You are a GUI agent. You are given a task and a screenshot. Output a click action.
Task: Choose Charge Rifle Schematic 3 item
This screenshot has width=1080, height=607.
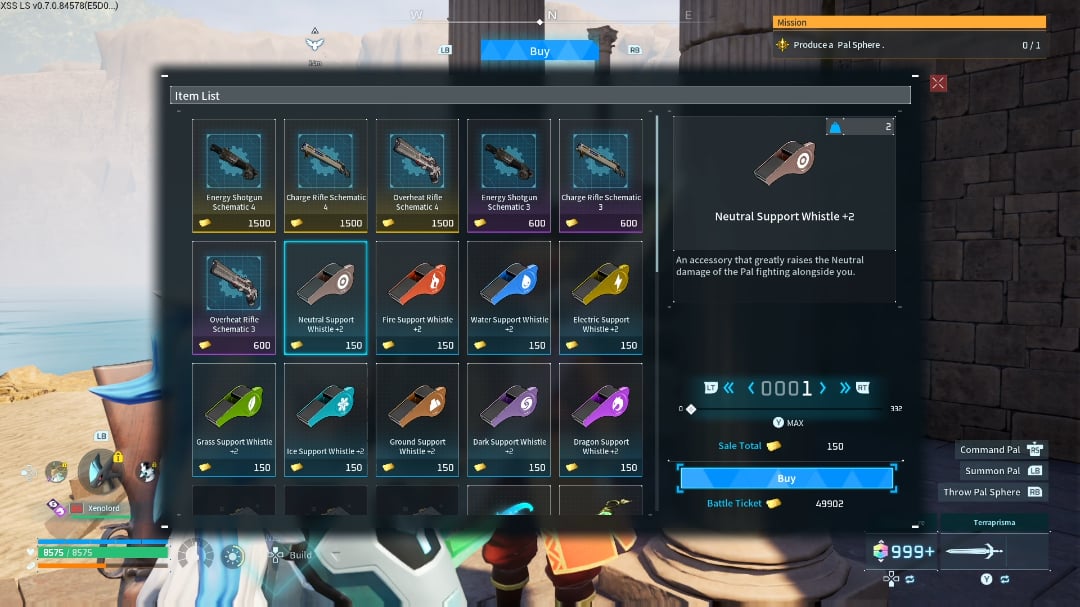pos(601,175)
